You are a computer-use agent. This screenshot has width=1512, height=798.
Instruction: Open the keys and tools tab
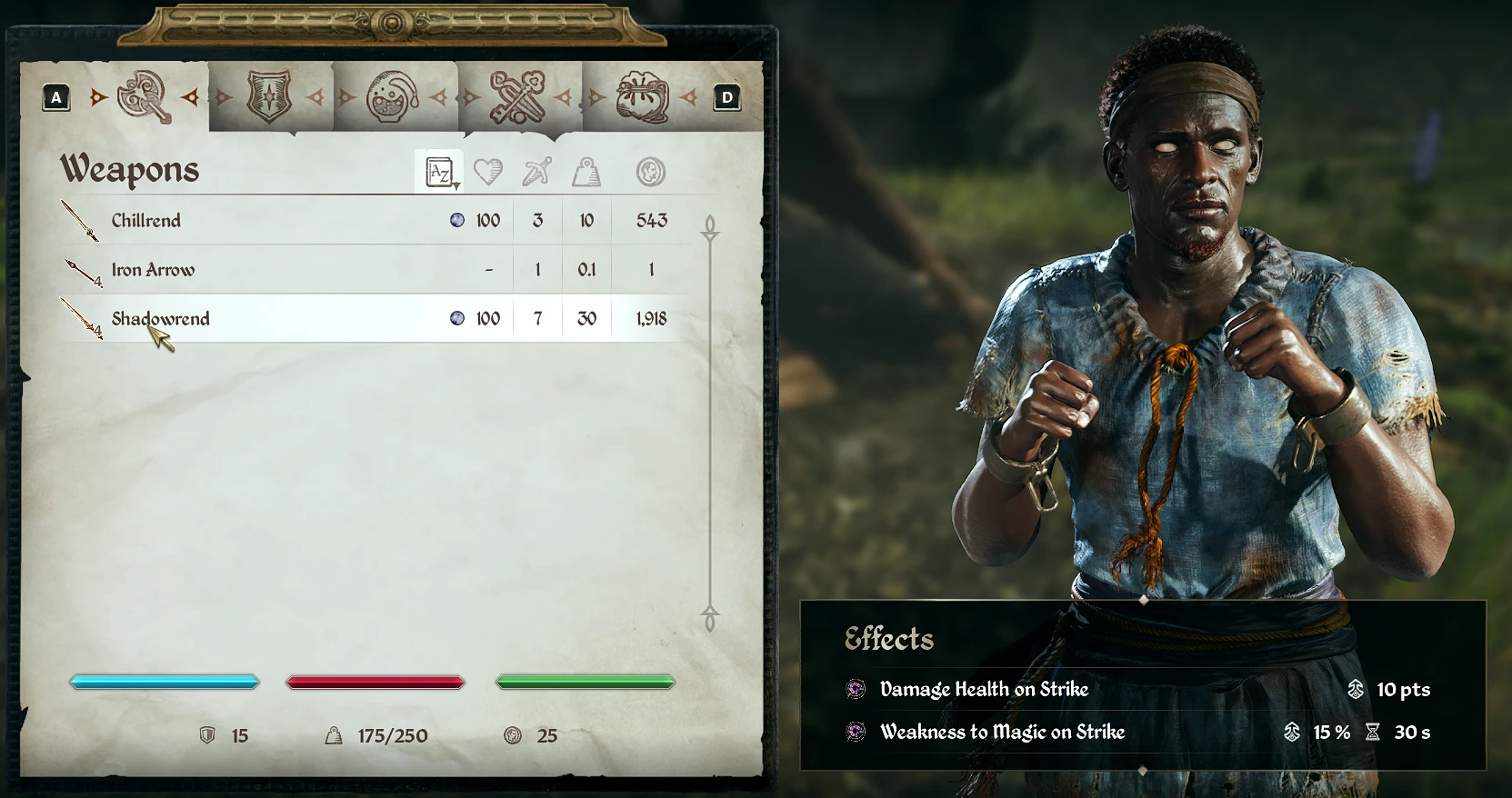517,97
